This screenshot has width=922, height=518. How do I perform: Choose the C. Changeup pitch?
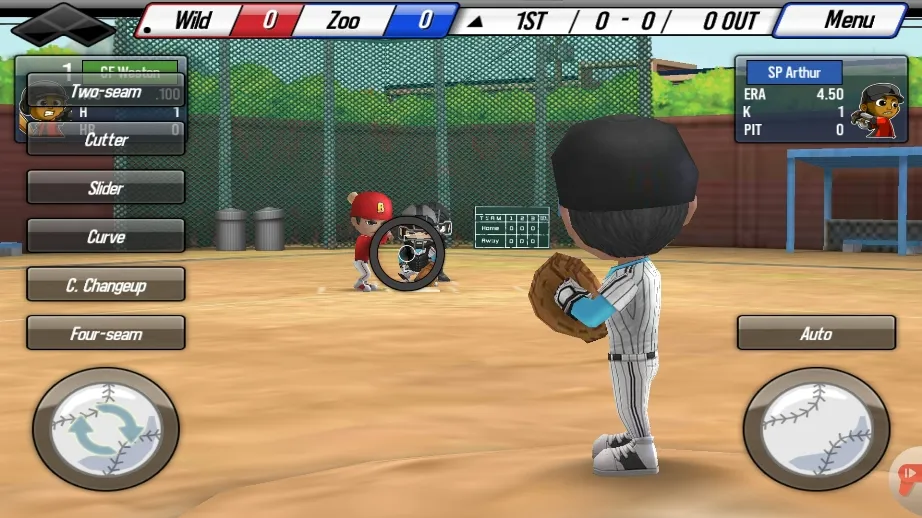coord(106,285)
